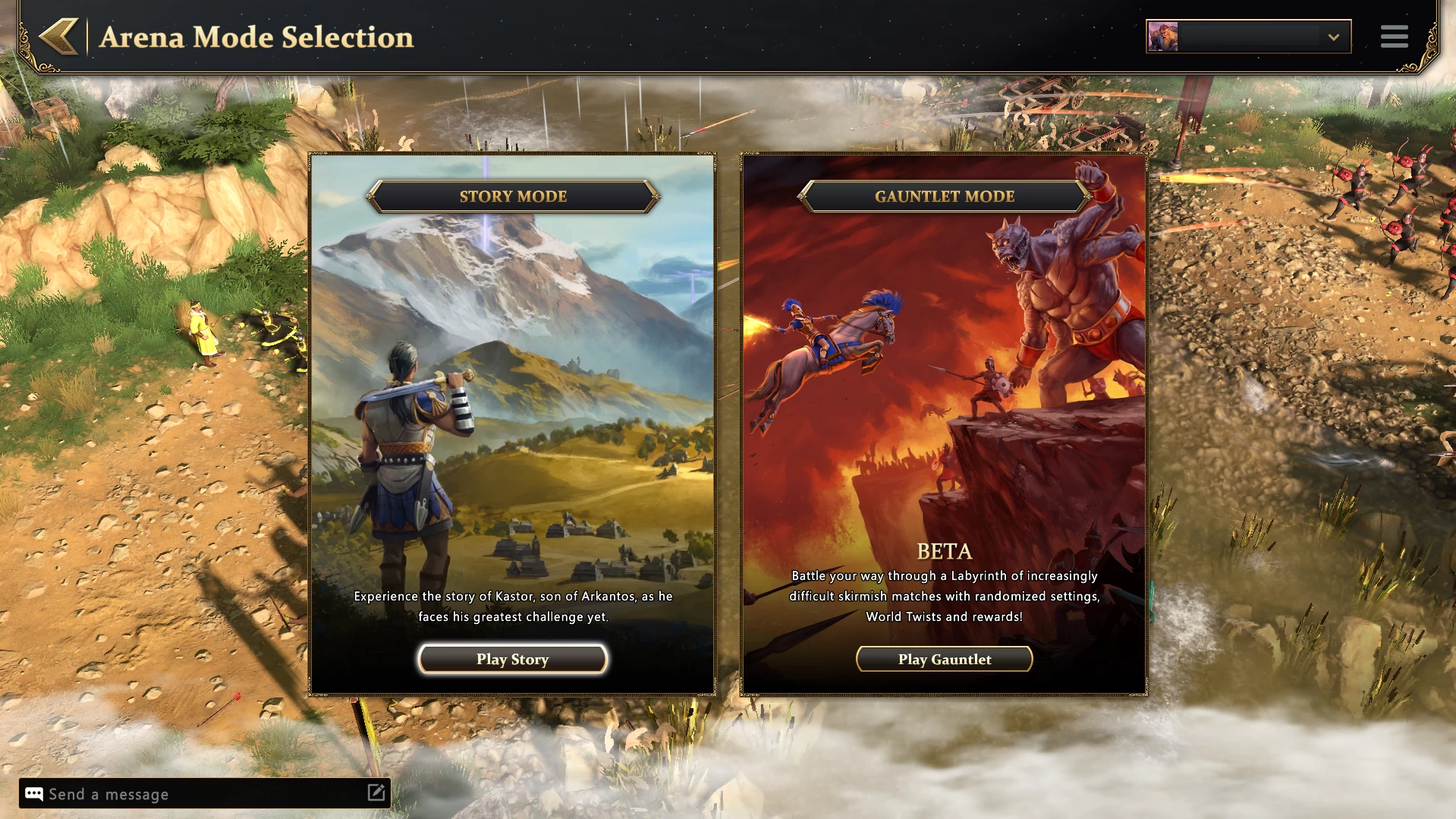Click the Story Mode banner plaque

[x=511, y=196]
